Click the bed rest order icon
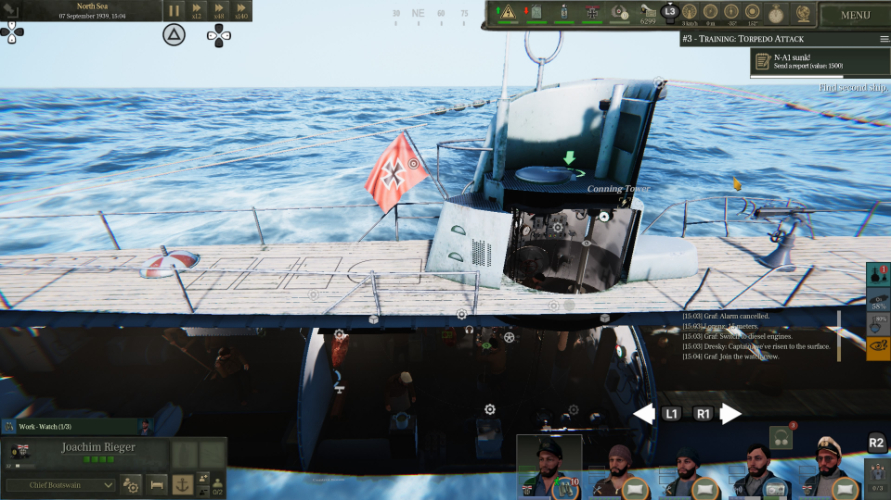The height and width of the screenshot is (500, 891). [x=157, y=485]
